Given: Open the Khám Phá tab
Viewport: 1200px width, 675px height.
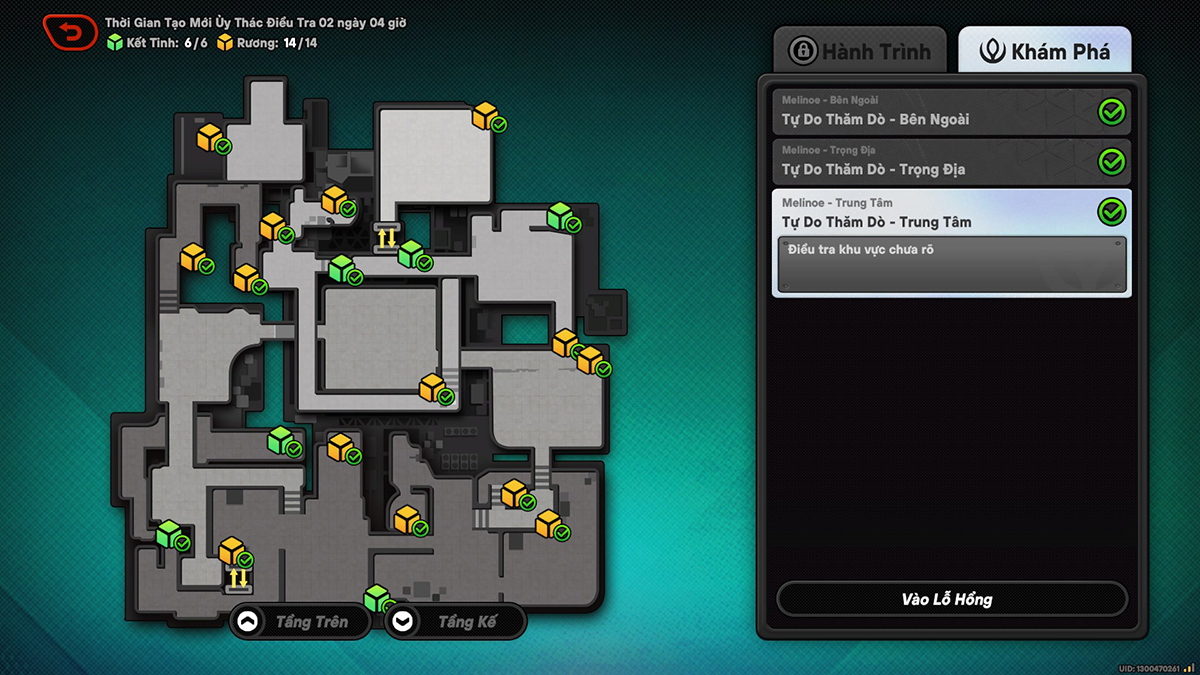Looking at the screenshot, I should tap(1045, 51).
